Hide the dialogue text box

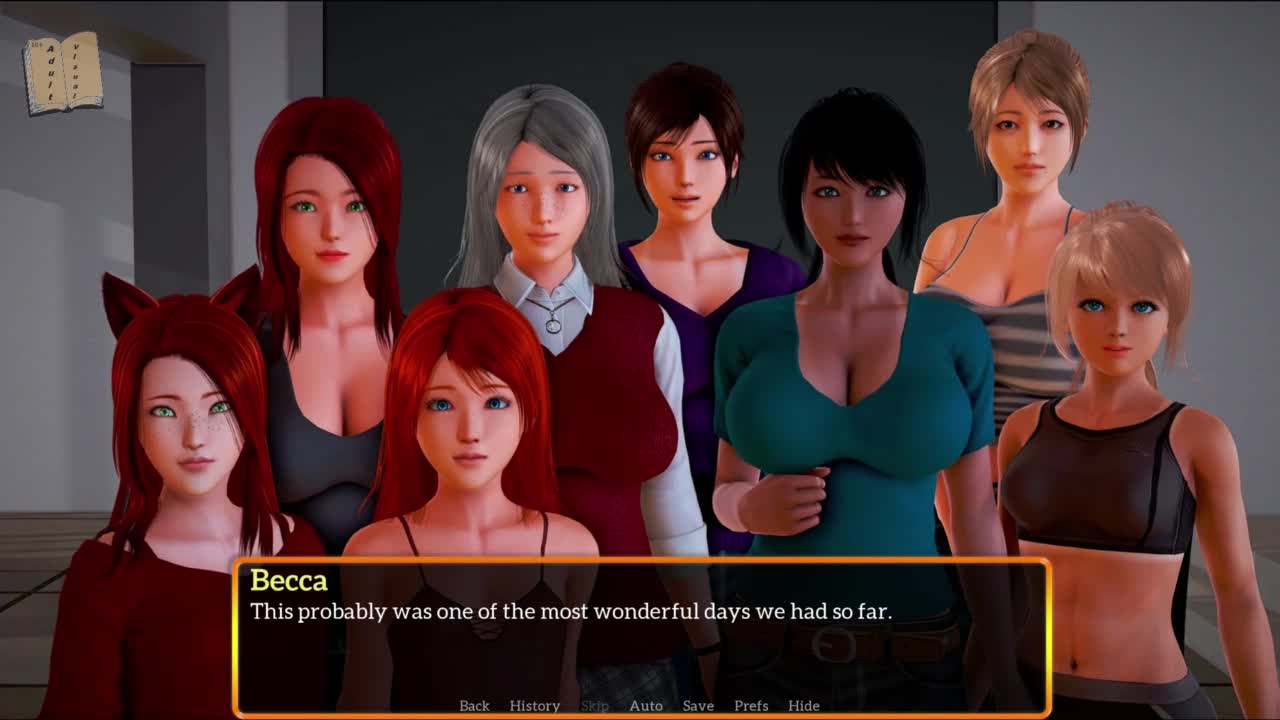(804, 706)
